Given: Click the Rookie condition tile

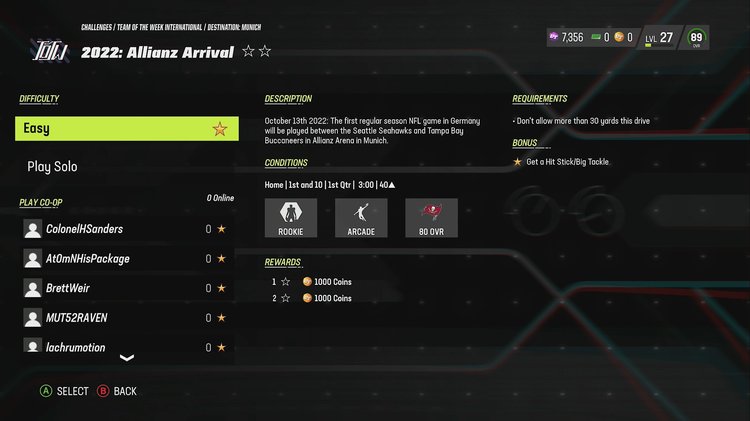Looking at the screenshot, I should (291, 217).
